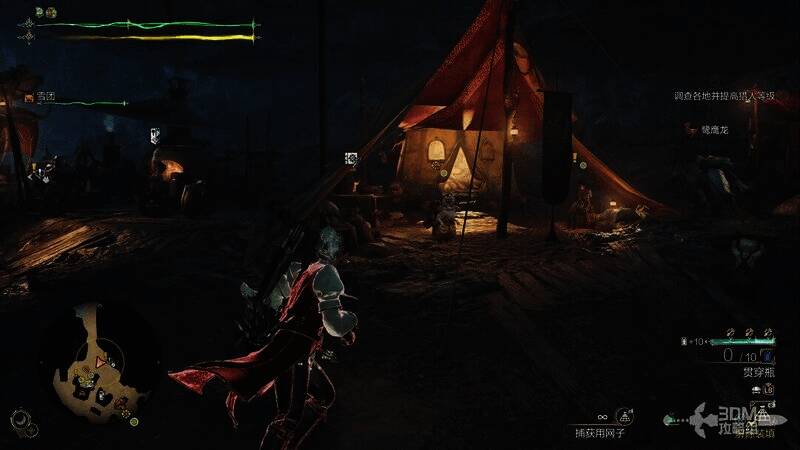800x450 pixels.
Task: Click the yellow circular marker on minimap
Action: pyautogui.click(x=133, y=422)
